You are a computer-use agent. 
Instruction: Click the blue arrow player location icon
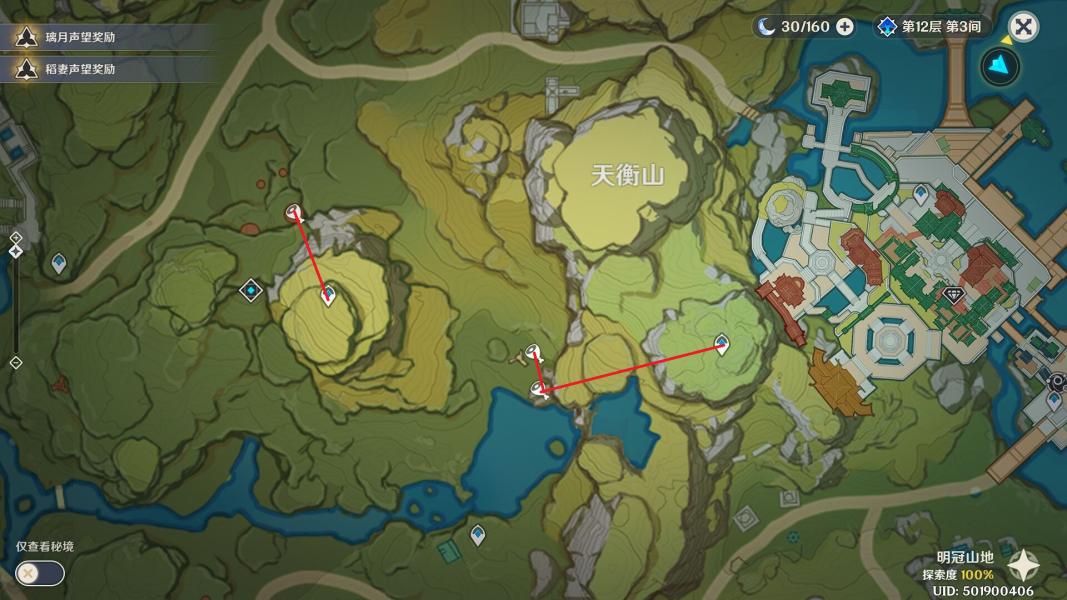[x=1000, y=67]
